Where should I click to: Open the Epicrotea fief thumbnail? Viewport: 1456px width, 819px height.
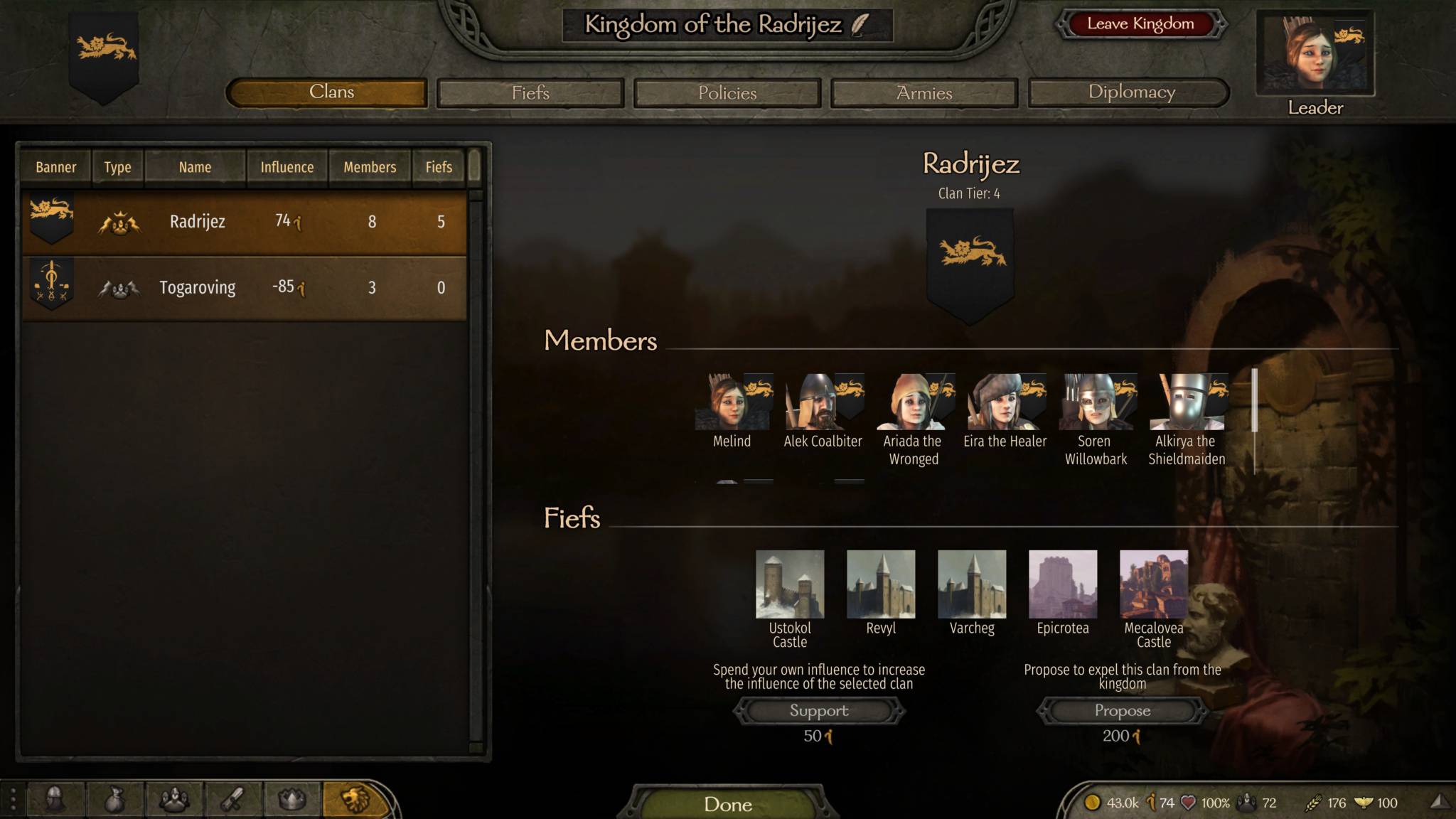click(x=1063, y=584)
